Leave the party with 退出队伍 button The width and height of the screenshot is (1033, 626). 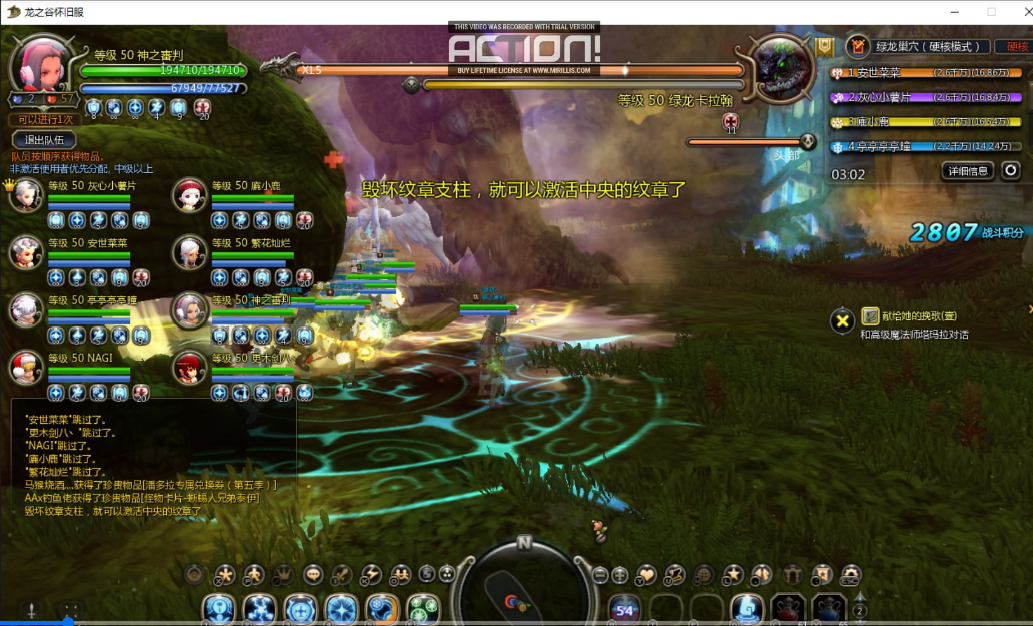[44, 140]
